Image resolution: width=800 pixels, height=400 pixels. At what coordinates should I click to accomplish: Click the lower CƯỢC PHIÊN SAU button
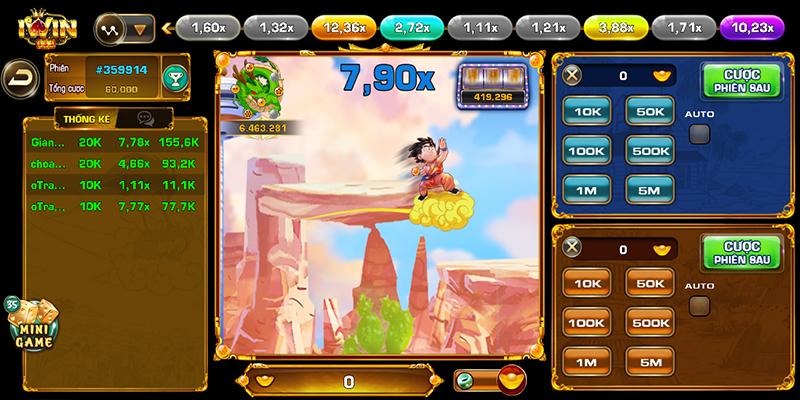[740, 250]
